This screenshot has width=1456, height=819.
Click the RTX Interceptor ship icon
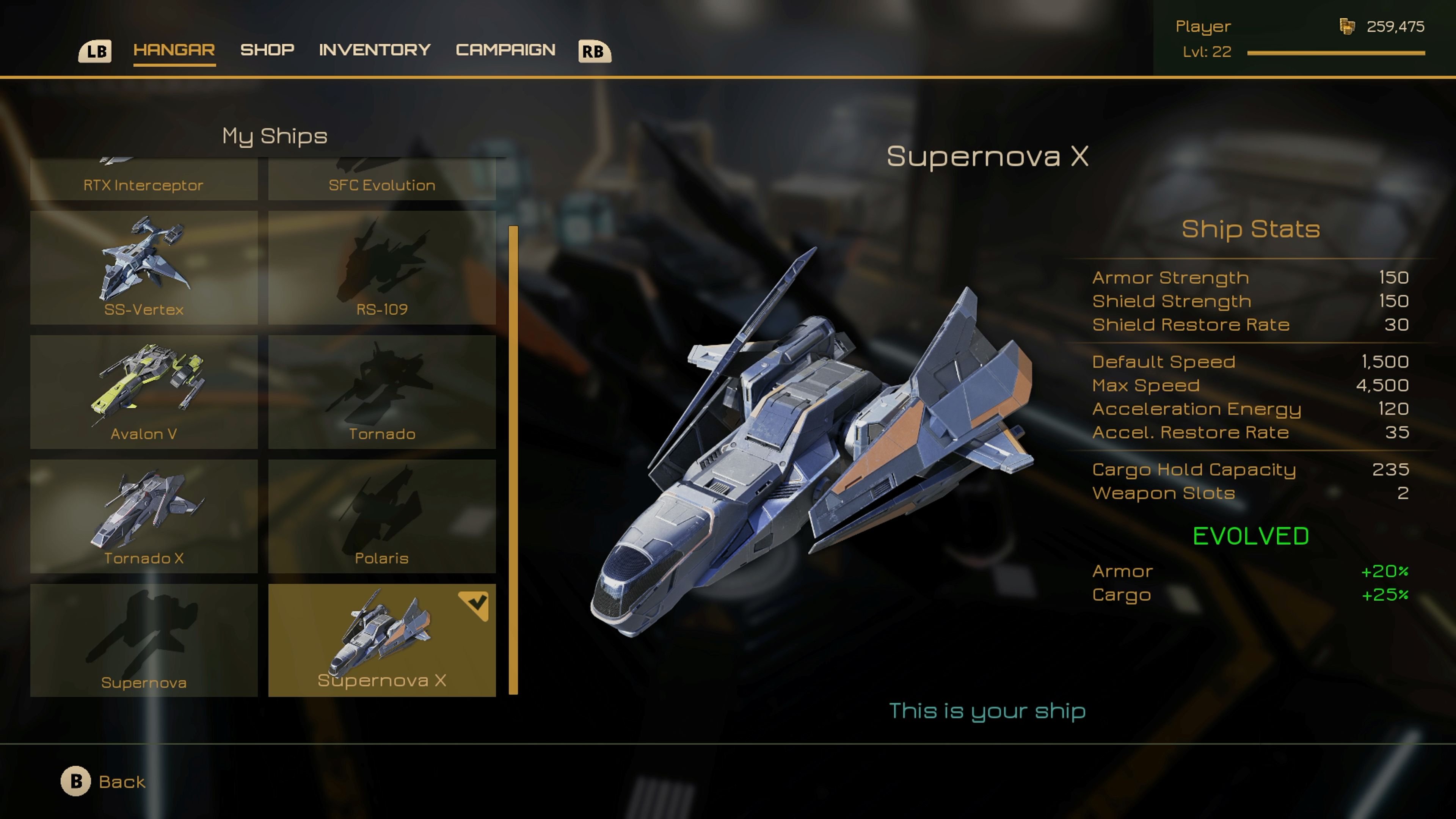click(144, 169)
